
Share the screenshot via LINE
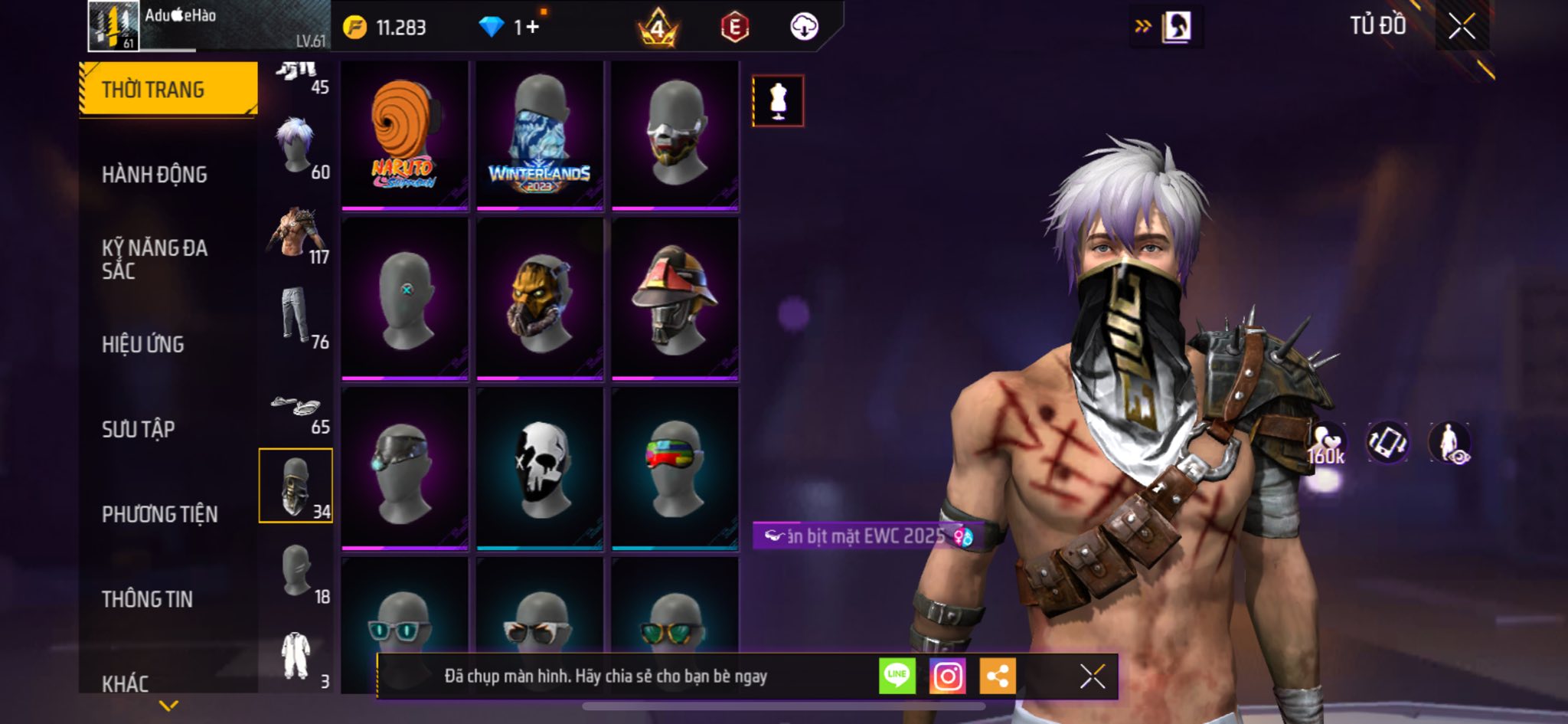coord(897,676)
